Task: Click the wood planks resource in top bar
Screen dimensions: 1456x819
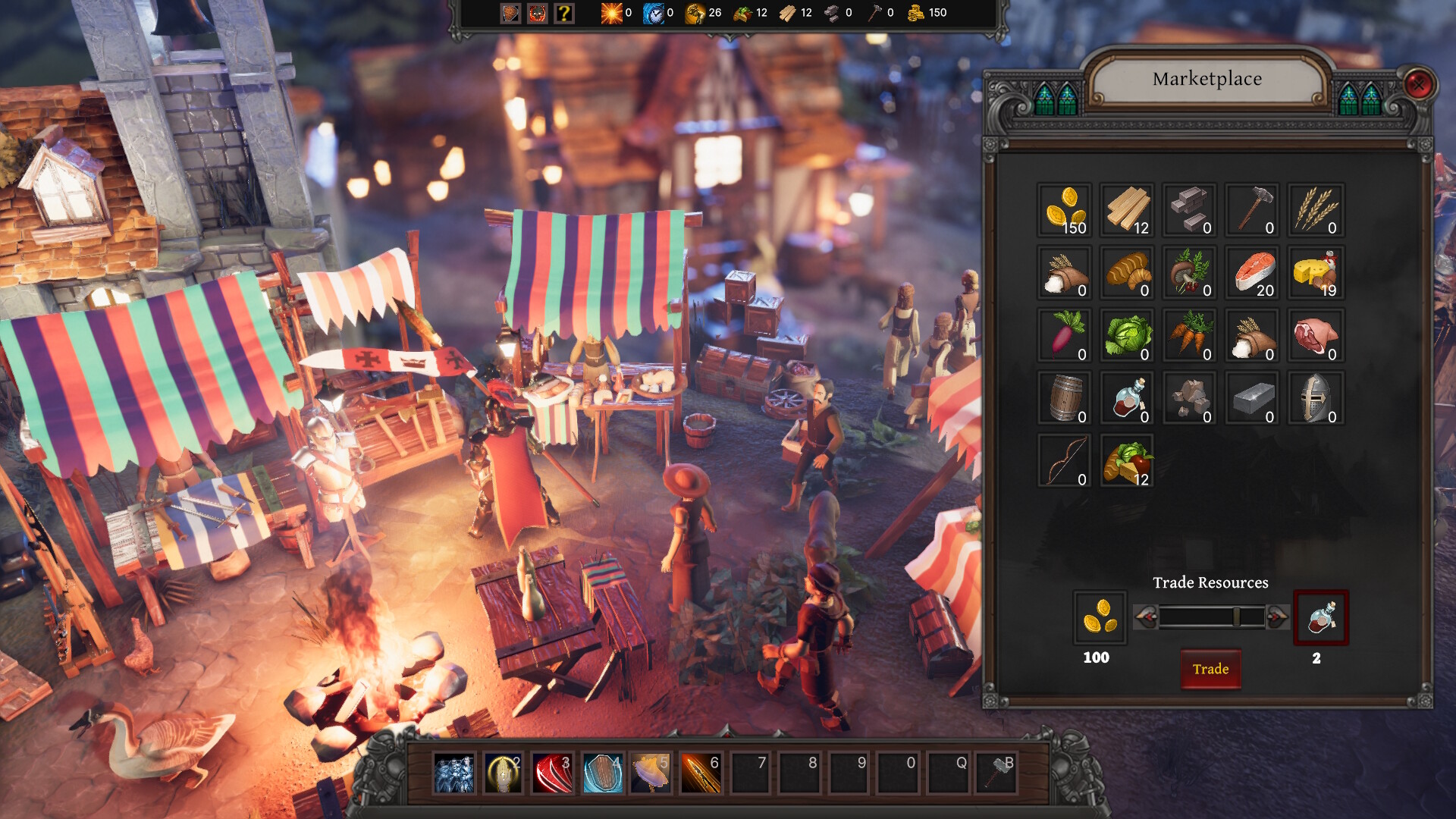Action: point(789,13)
